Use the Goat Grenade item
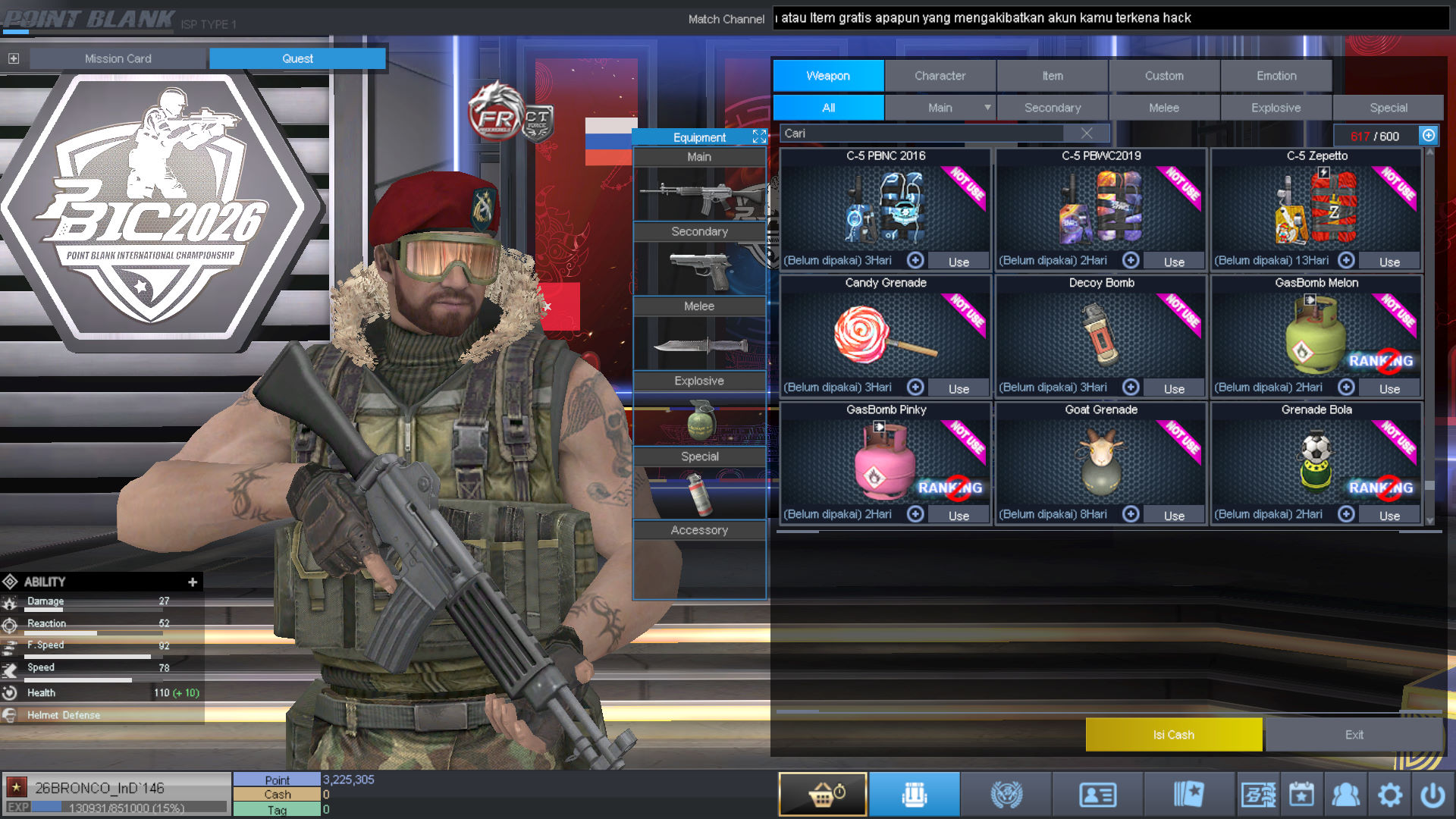This screenshot has height=819, width=1456. click(x=1174, y=516)
